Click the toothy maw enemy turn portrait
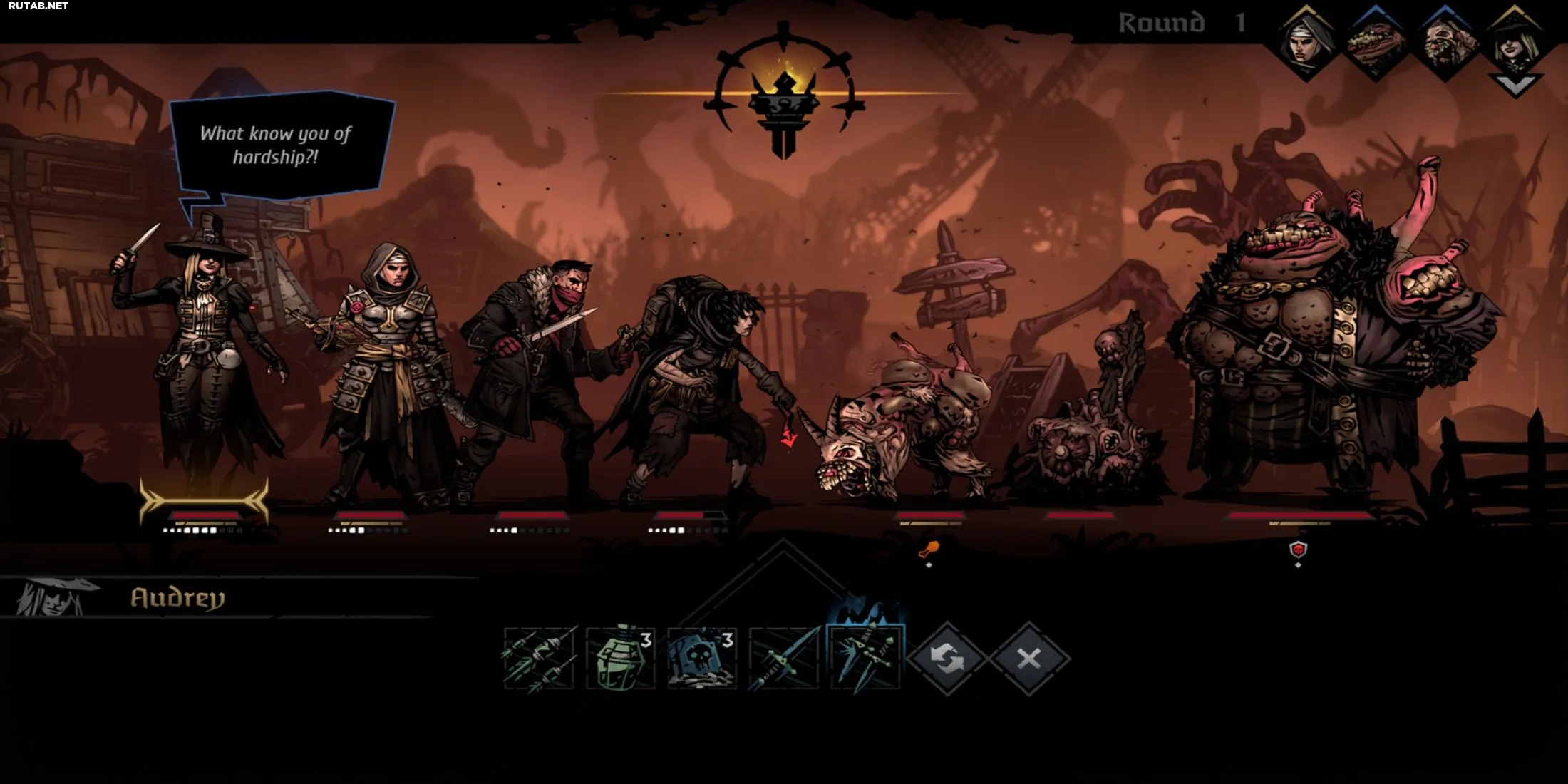The image size is (1568, 784). 1376,43
